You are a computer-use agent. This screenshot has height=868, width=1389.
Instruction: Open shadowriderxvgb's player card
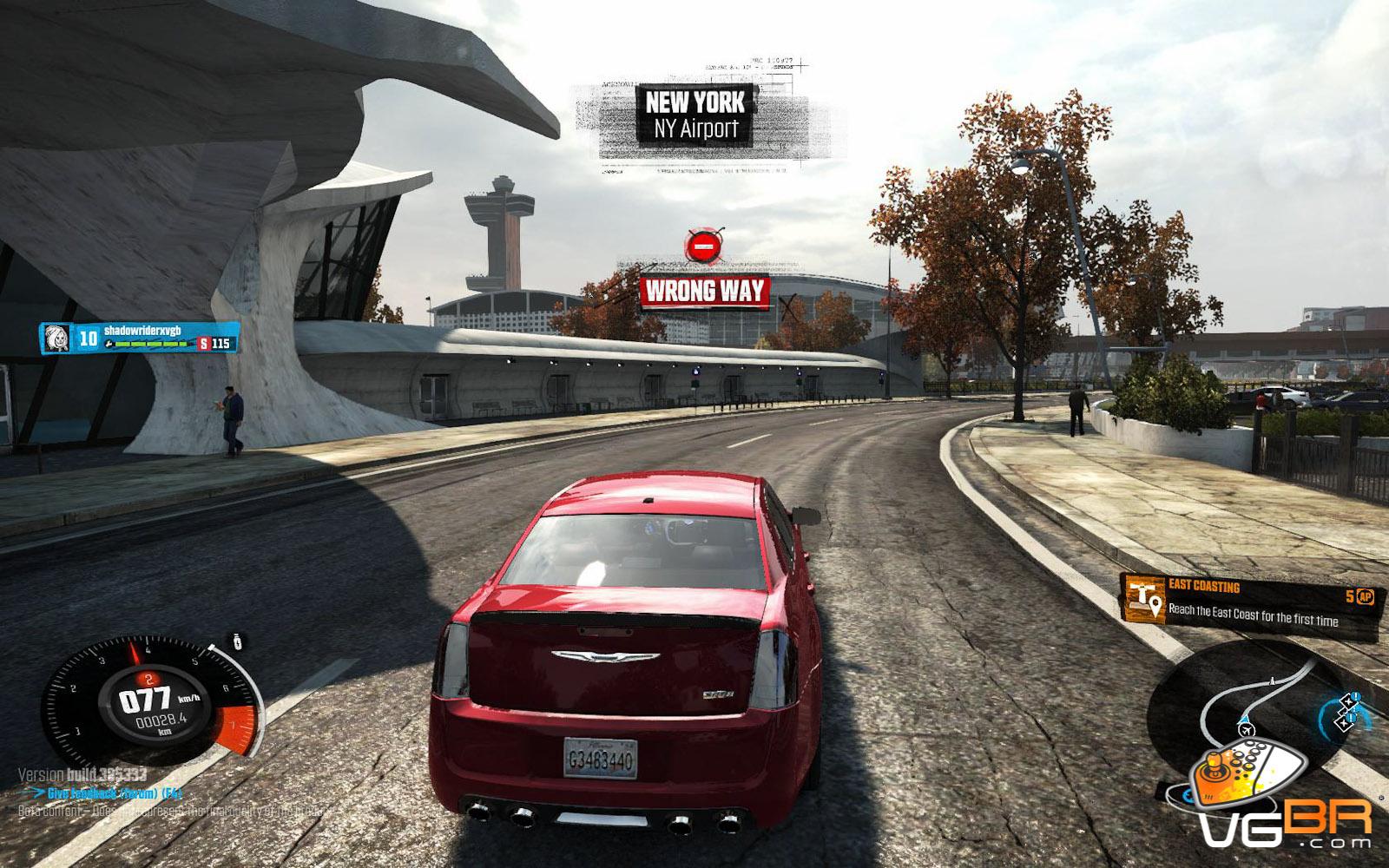coord(139,338)
